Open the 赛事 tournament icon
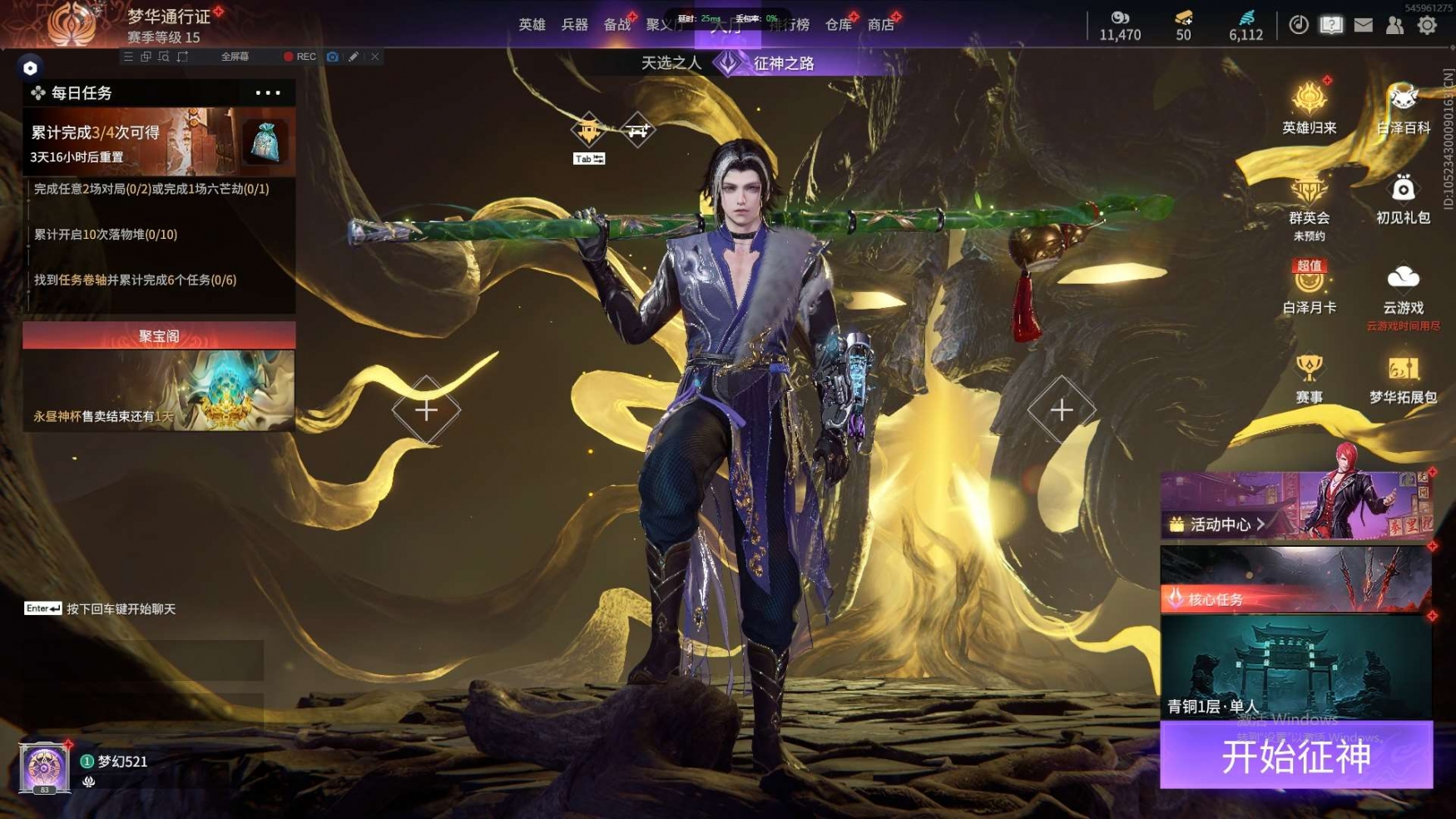This screenshot has height=819, width=1456. (x=1309, y=378)
